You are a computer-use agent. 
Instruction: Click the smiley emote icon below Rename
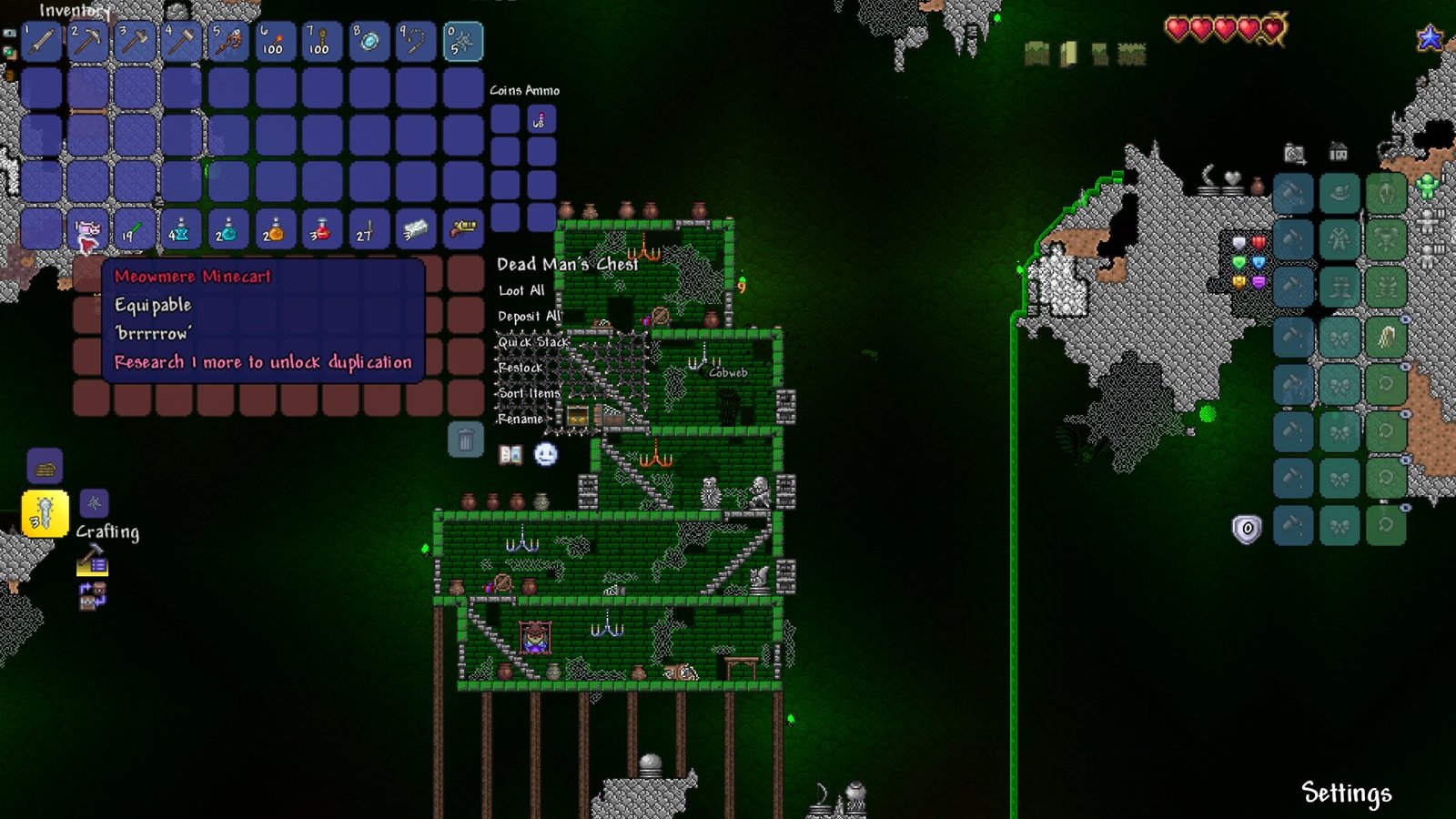pos(546,455)
